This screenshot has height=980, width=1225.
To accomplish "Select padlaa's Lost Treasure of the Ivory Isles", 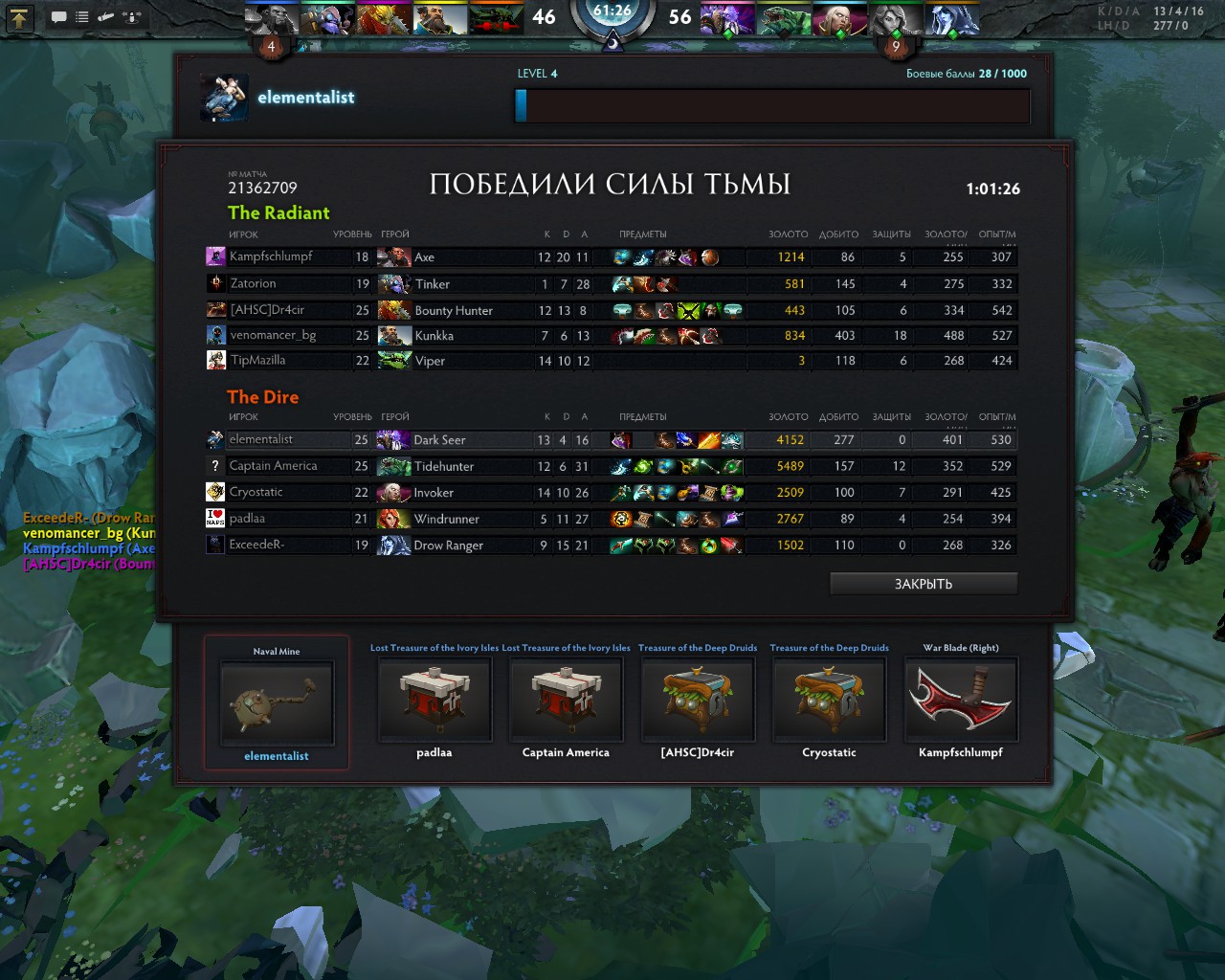I will (x=434, y=700).
